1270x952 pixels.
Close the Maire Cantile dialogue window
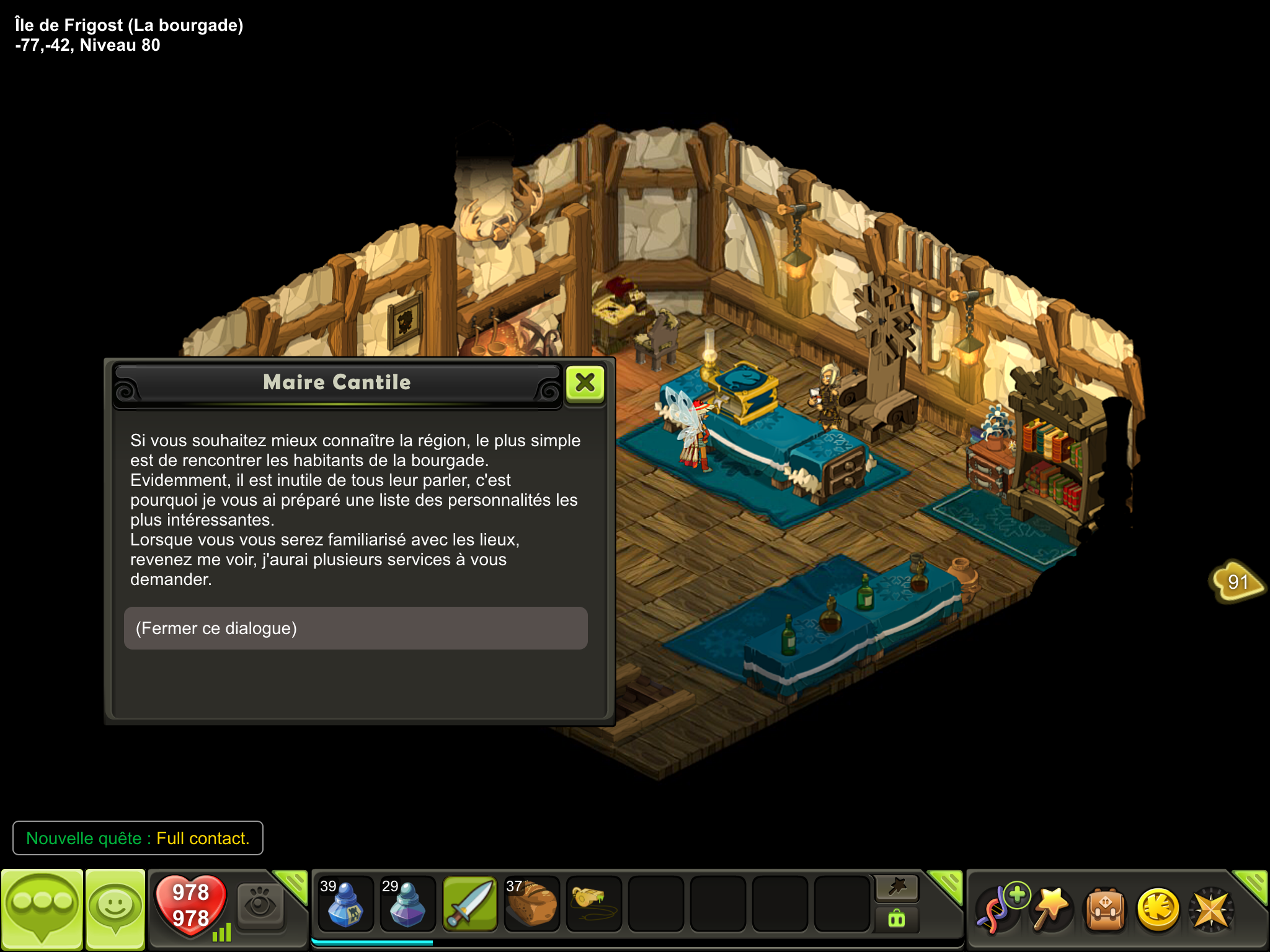coord(585,383)
